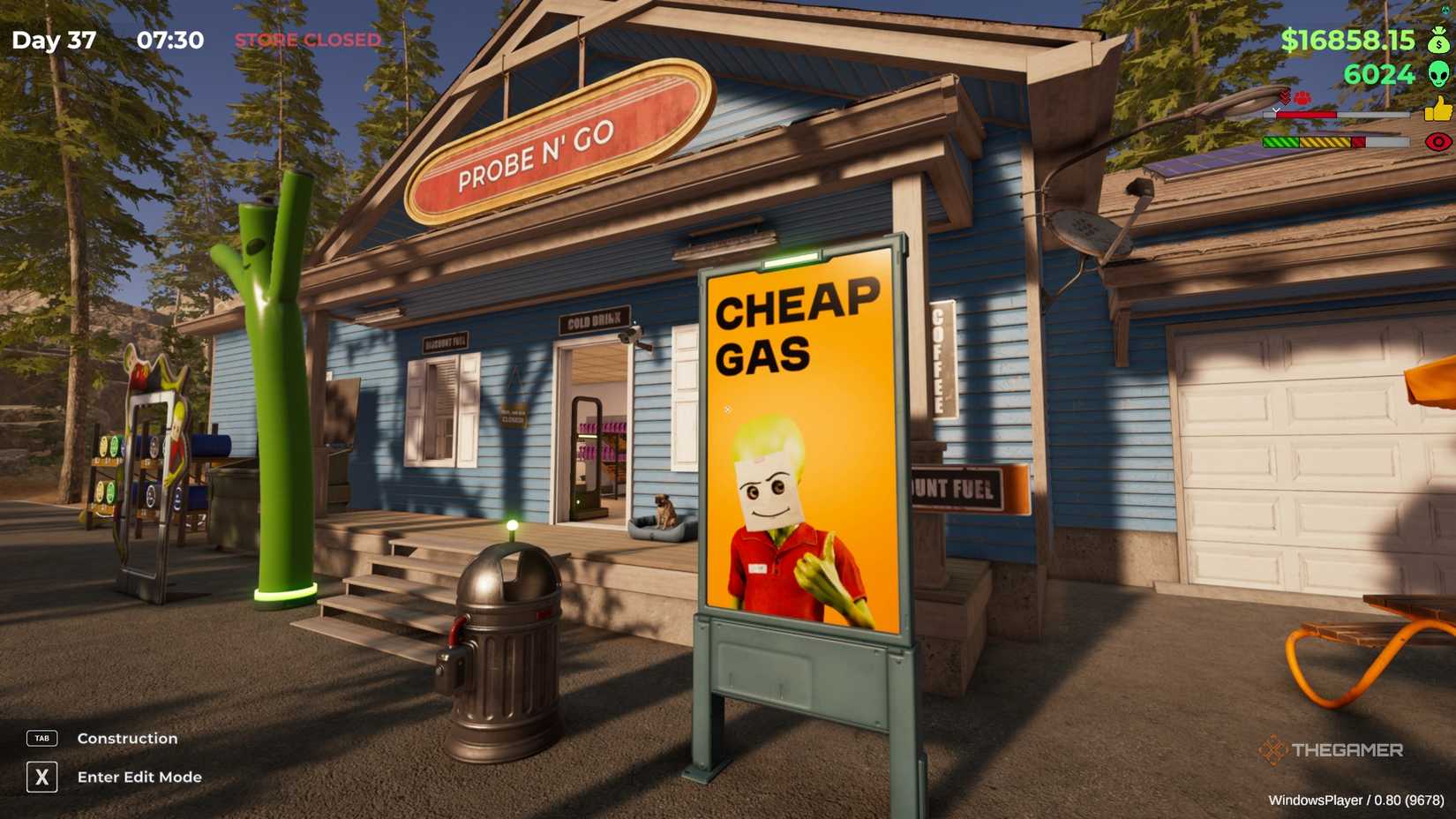Click the red paw icon above the reputation bar
1456x819 pixels.
[1303, 97]
